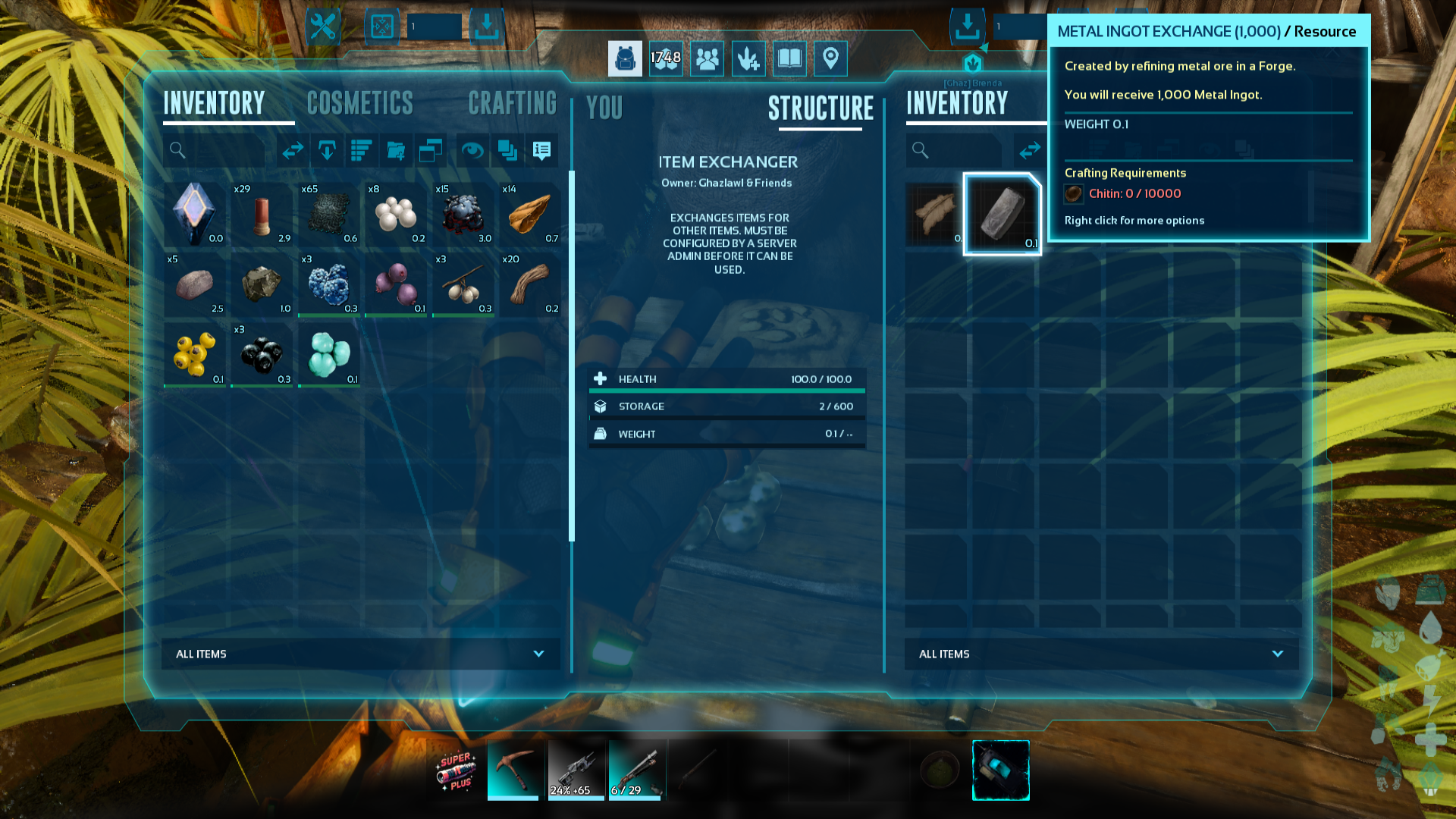Pick the stack of 65 fiber
1456x819 pixels.
329,213
